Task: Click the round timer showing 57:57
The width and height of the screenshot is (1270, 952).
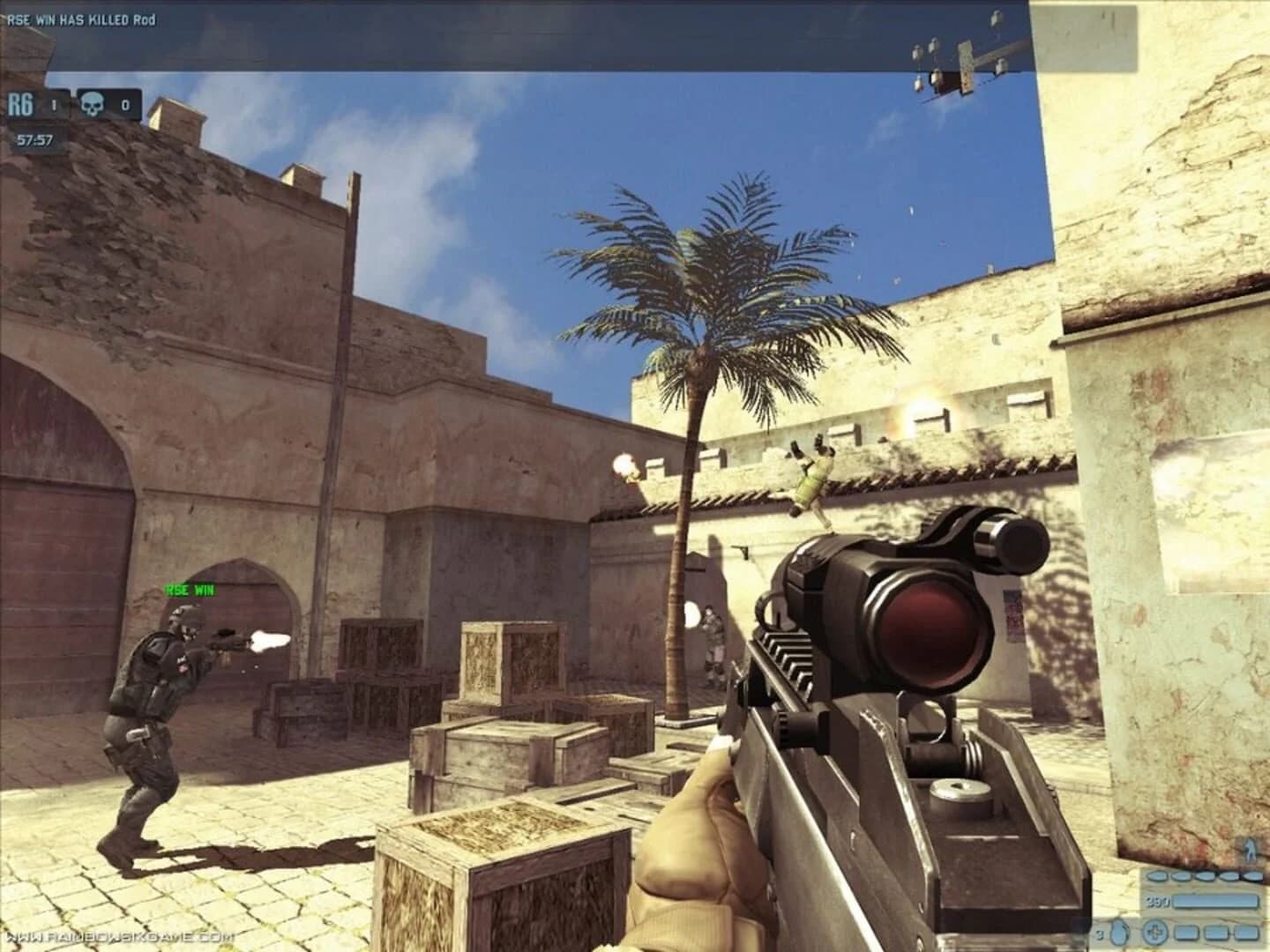Action: (34, 138)
